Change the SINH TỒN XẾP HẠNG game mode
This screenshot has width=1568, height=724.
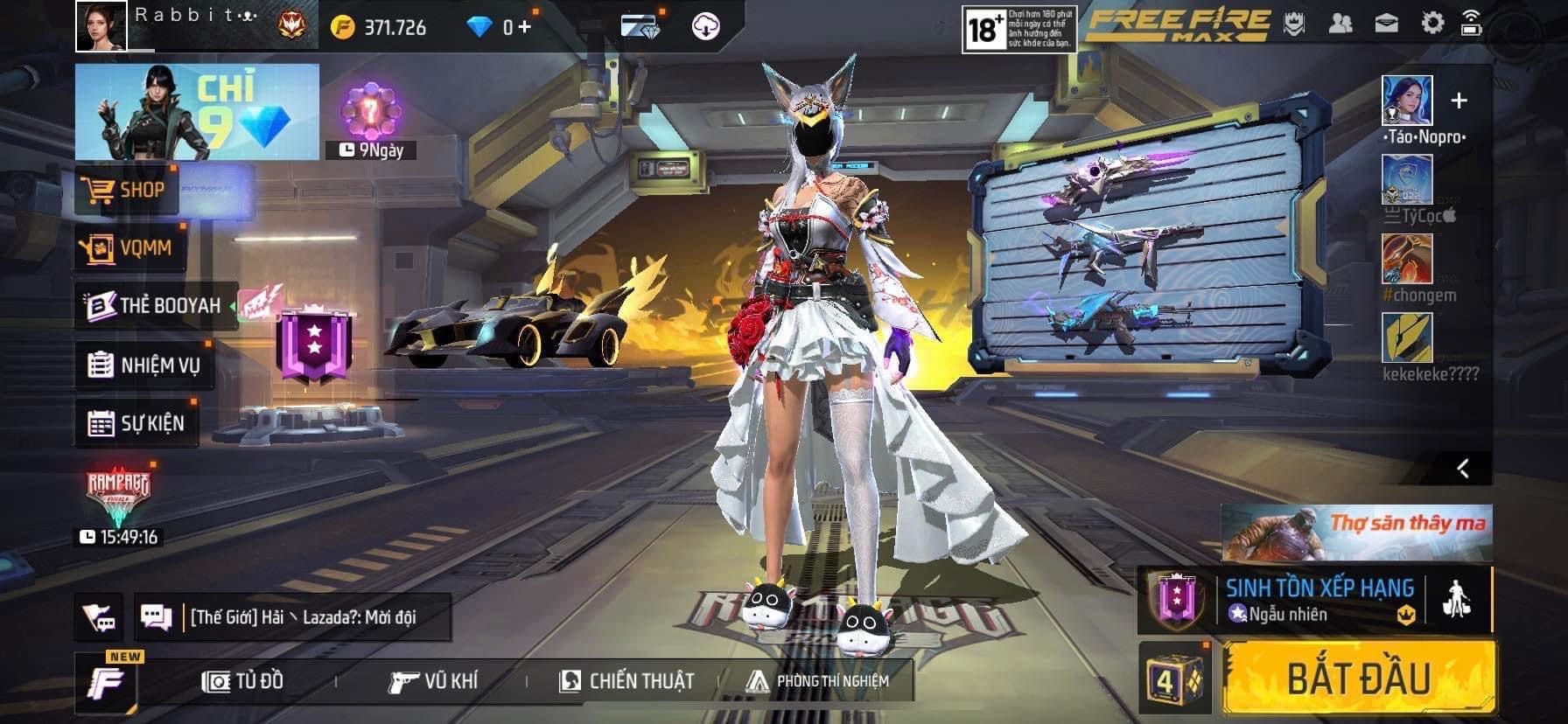point(1317,599)
